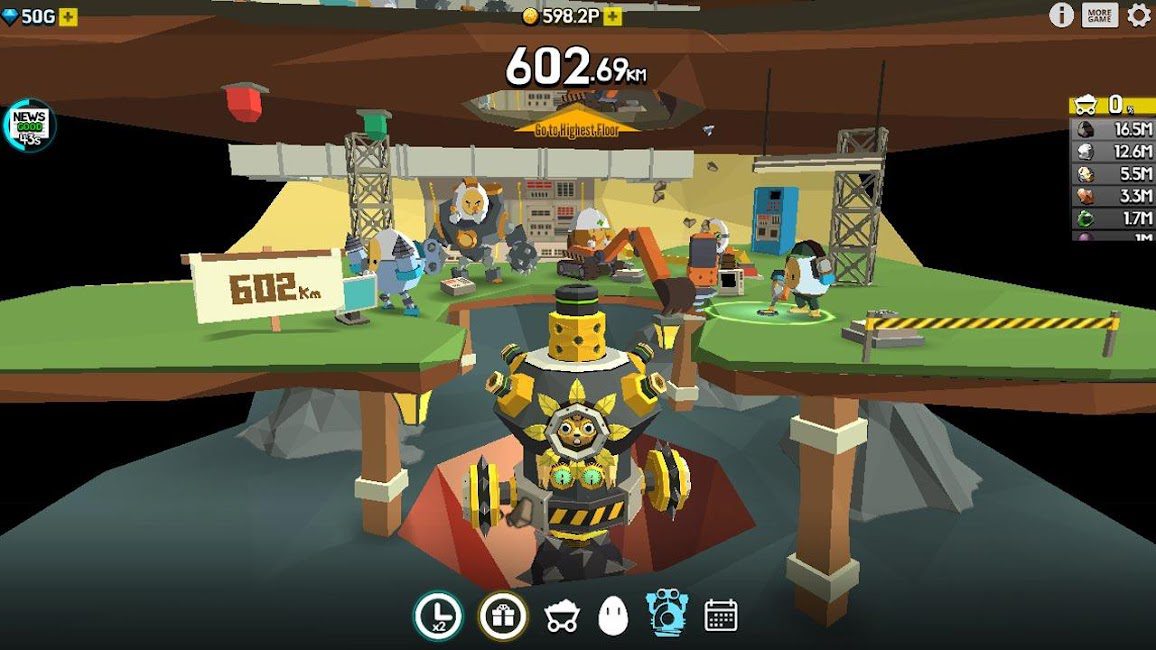The image size is (1156, 650).
Task: Activate the x2 speed clock boost
Action: pos(438,616)
